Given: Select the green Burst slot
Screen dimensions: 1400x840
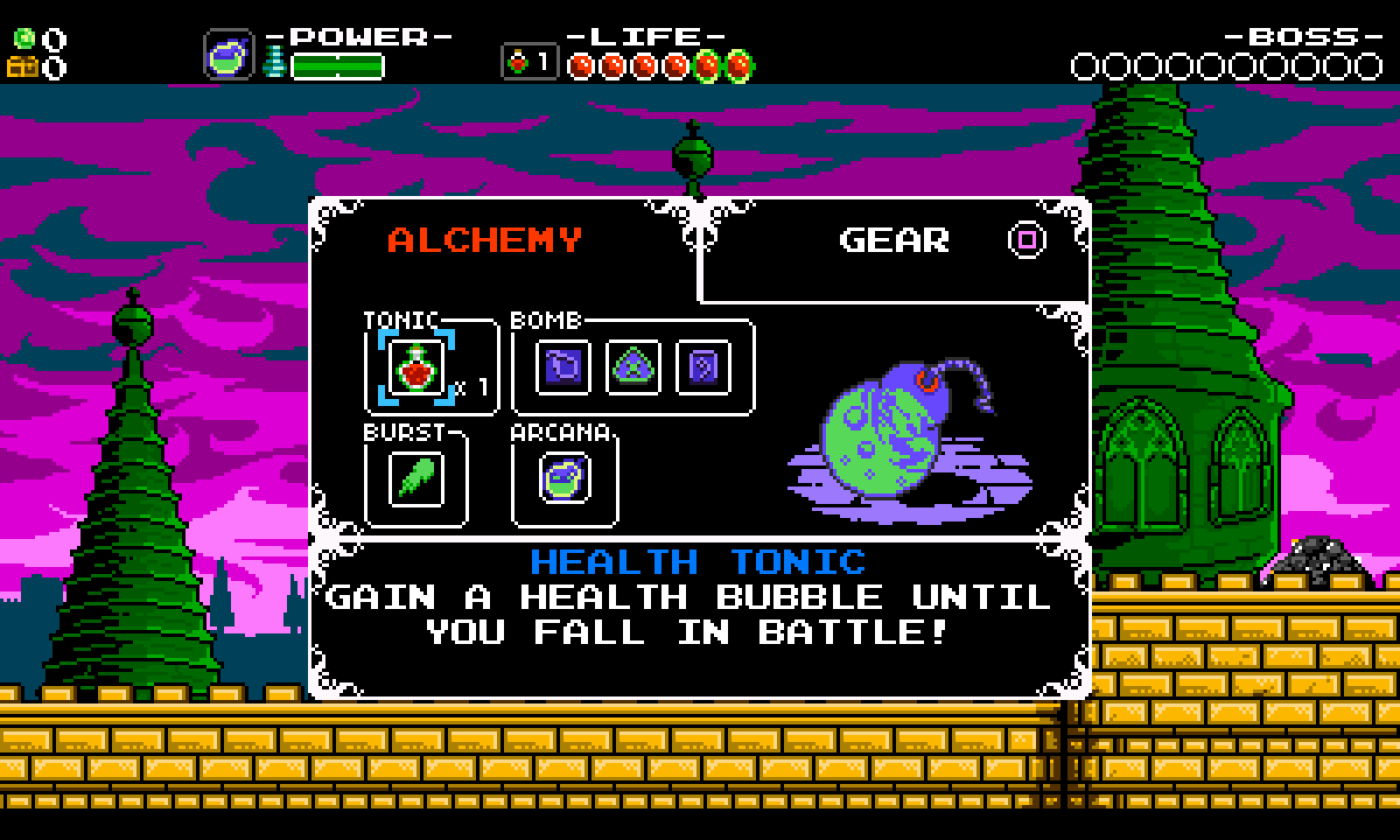Looking at the screenshot, I should pyautogui.click(x=416, y=479).
